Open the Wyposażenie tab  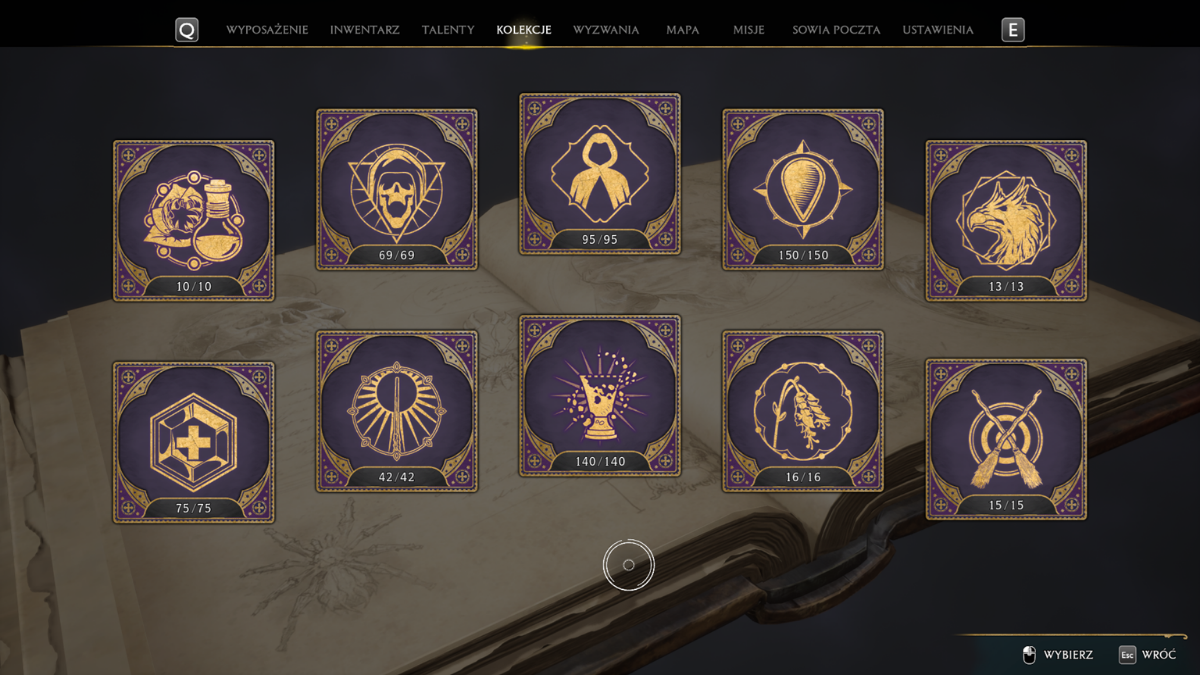(267, 30)
